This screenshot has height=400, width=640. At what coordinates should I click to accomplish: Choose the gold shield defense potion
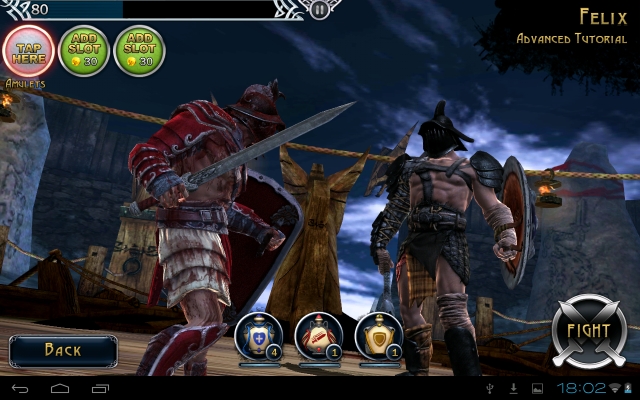coord(378,335)
